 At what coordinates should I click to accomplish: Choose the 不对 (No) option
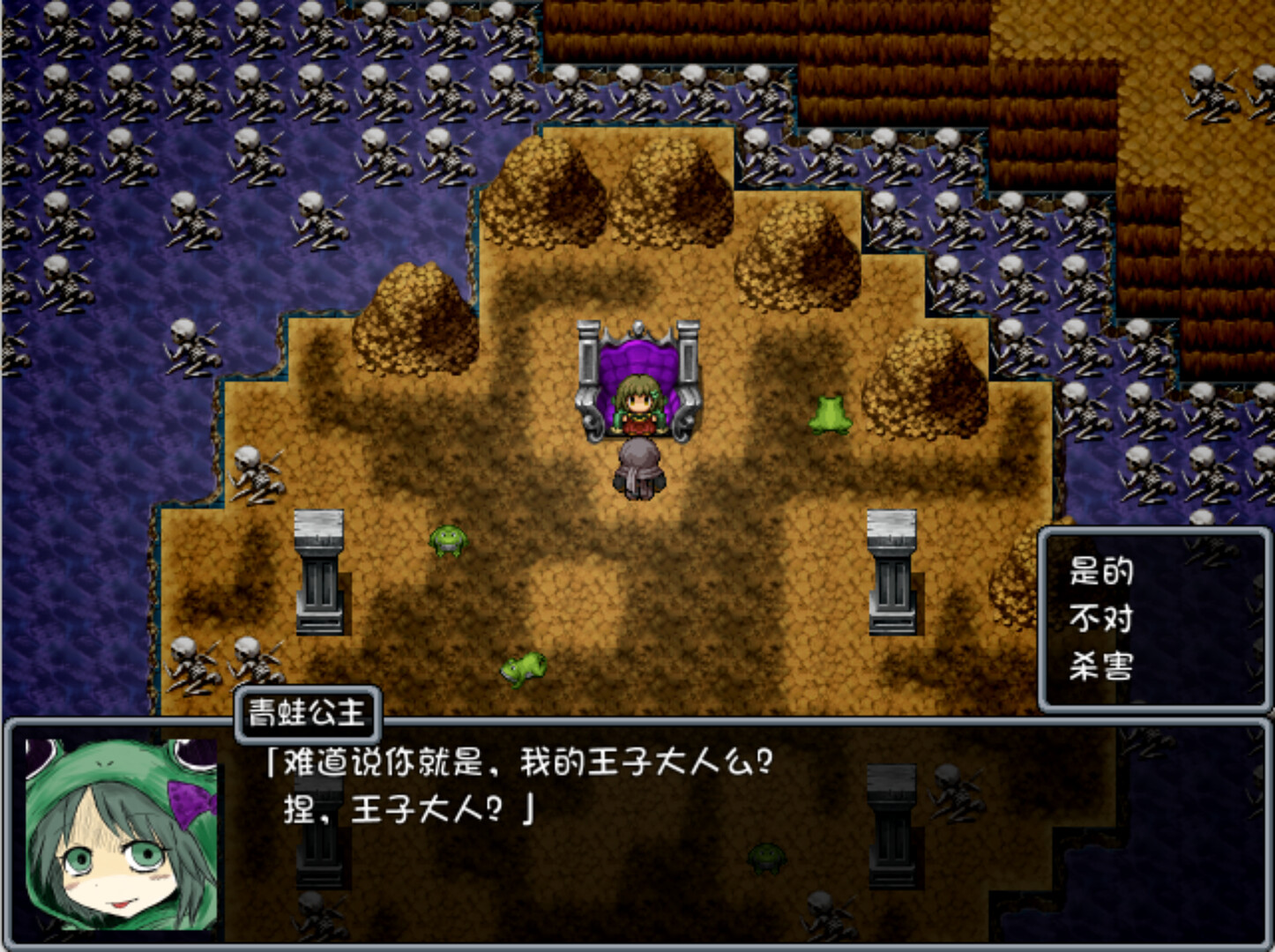click(x=1102, y=617)
